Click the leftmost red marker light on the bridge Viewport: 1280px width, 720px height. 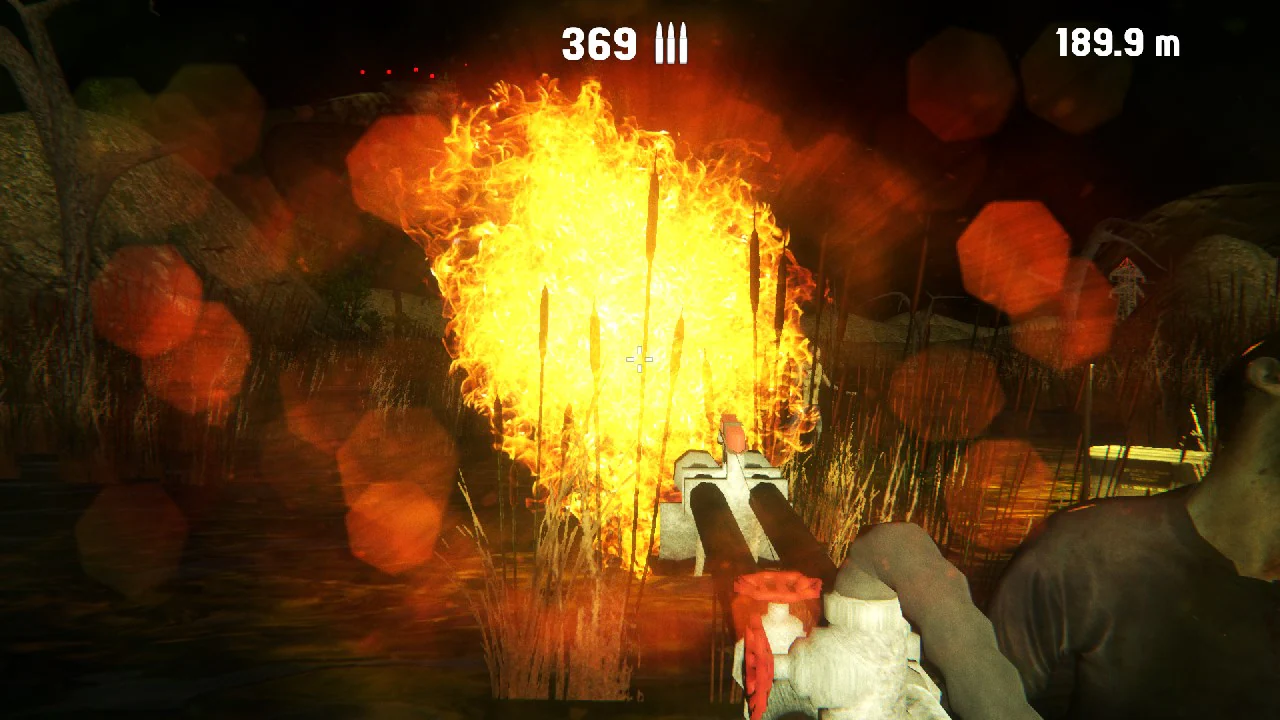tap(362, 72)
